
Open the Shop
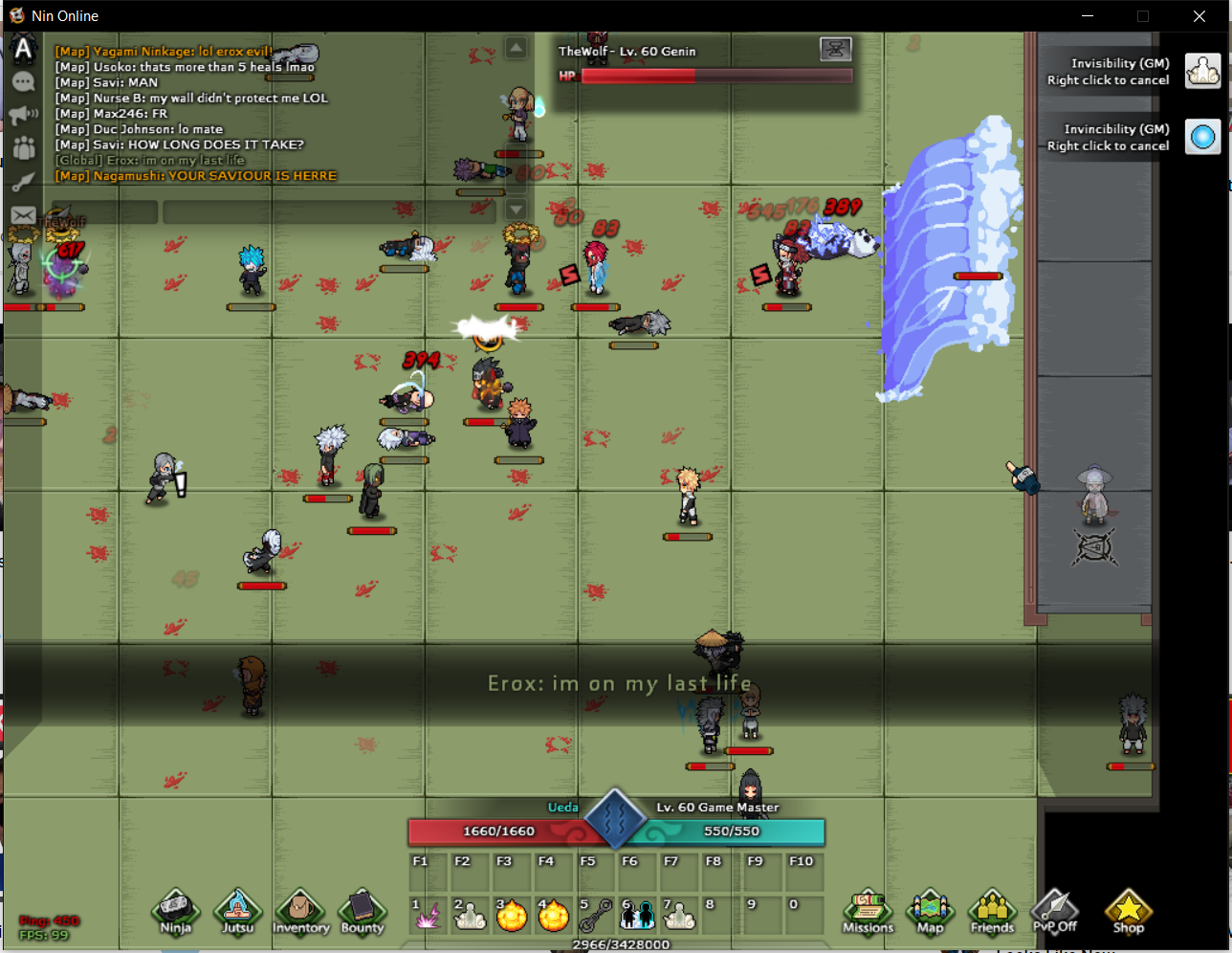pos(1128,911)
